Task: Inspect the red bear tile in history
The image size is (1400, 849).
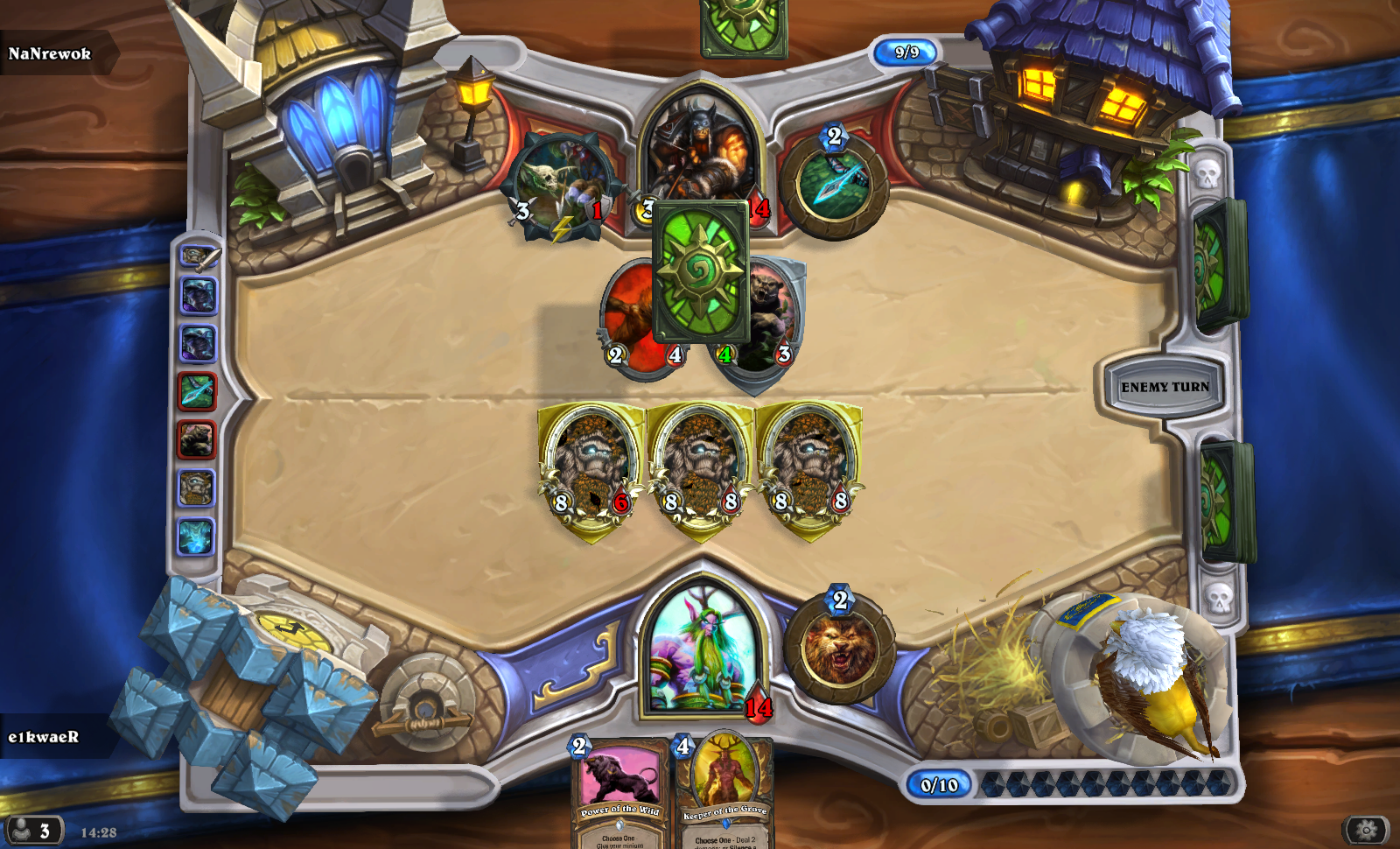Action: click(197, 439)
